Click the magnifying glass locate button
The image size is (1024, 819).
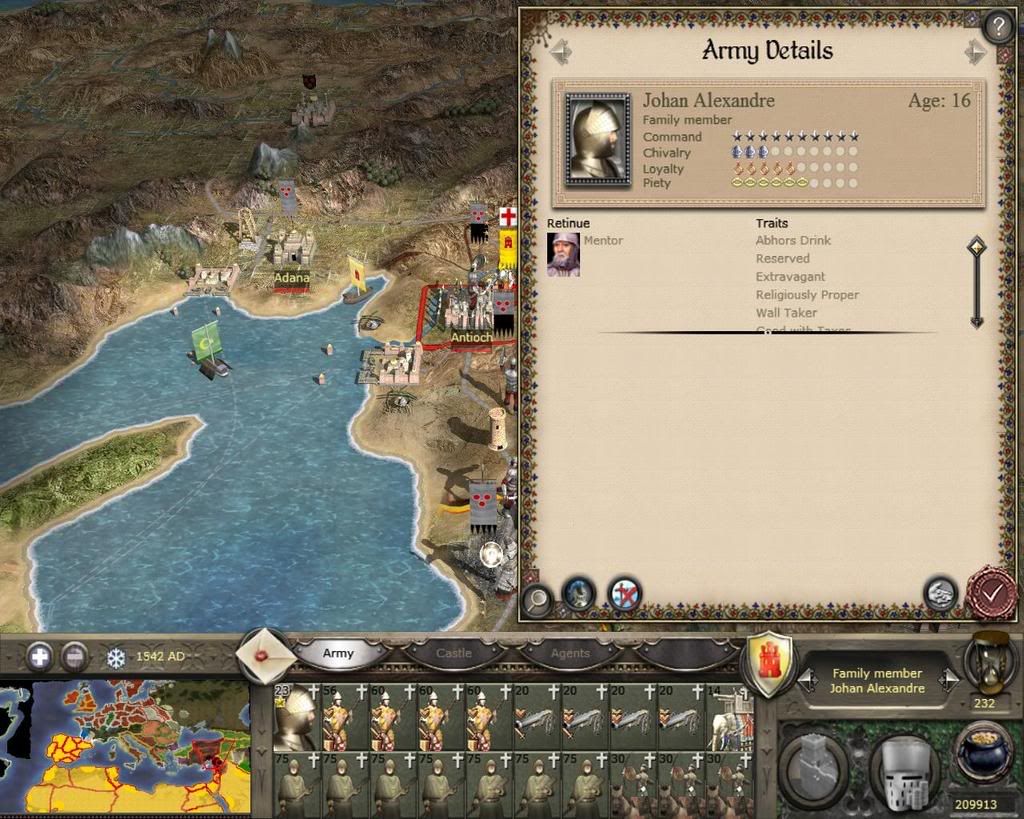coord(538,599)
